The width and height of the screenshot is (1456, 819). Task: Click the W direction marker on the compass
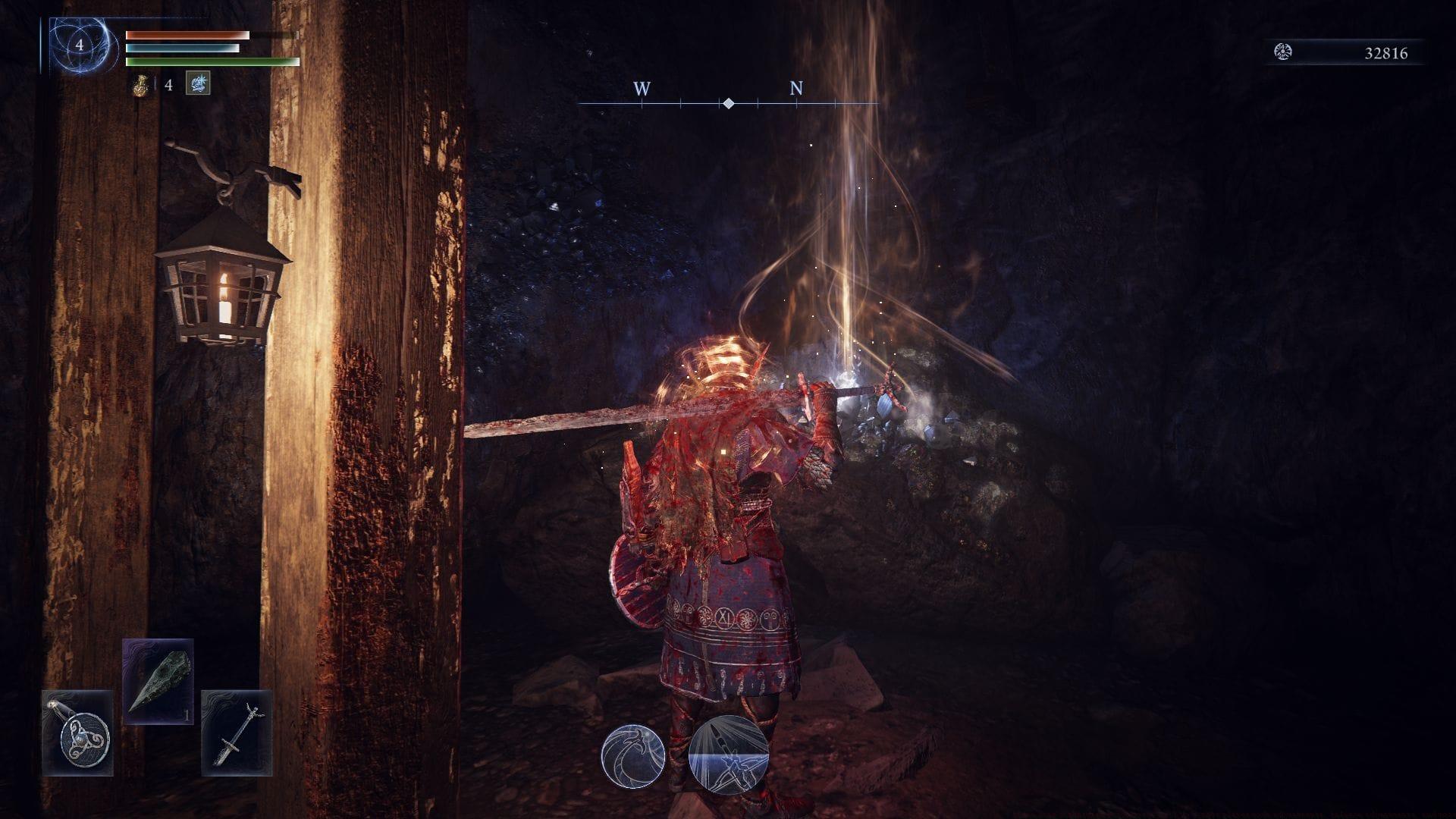[x=643, y=89]
